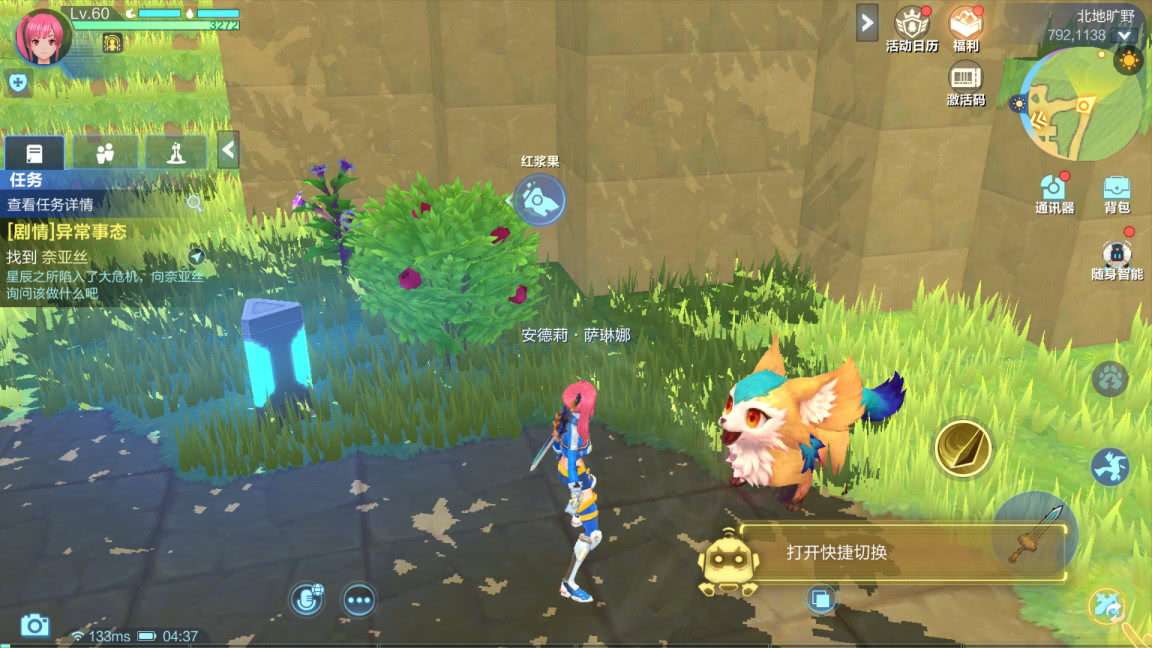Screen dimensions: 1152x648
Task: Switch to the team members tab
Action: coord(105,153)
